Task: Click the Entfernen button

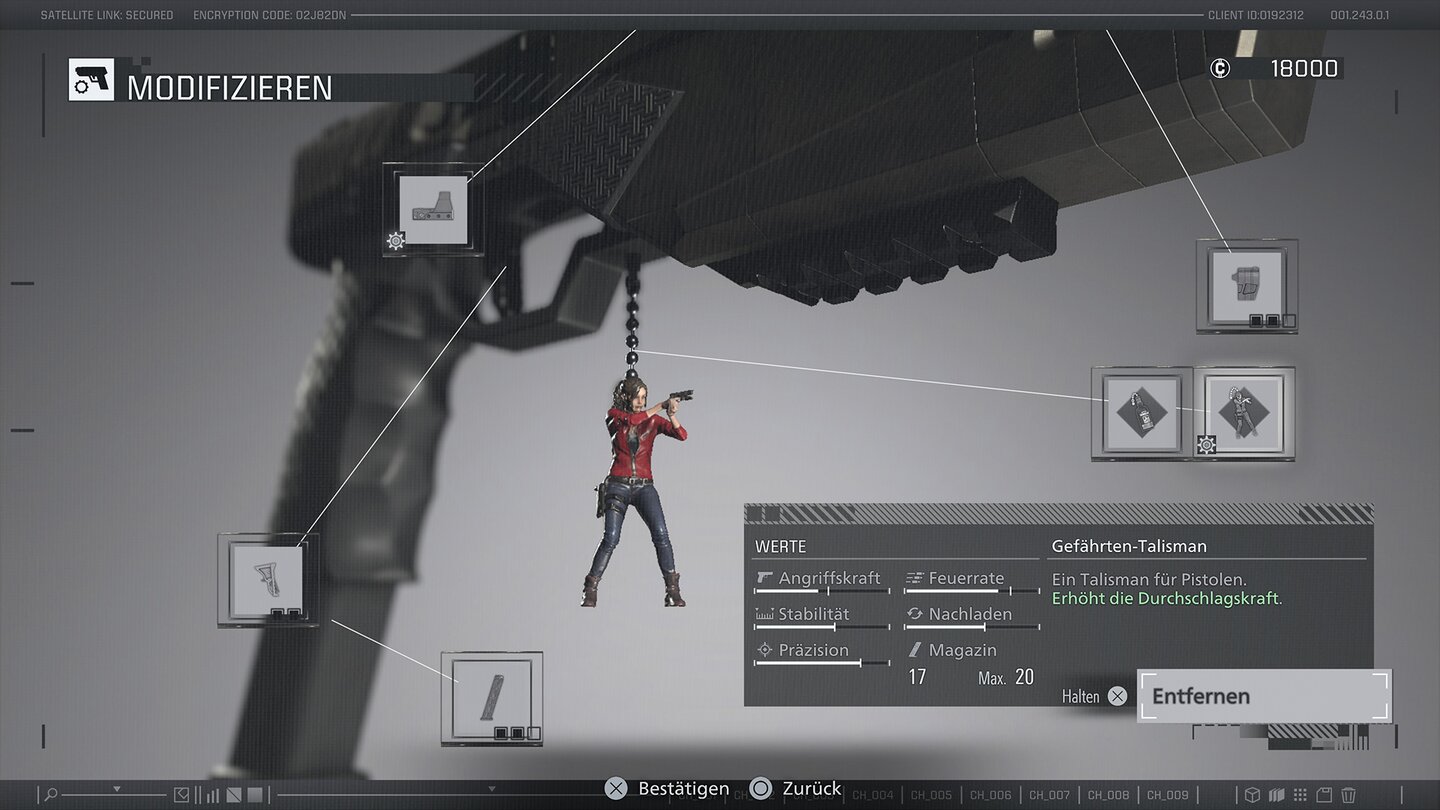Action: 1264,696
